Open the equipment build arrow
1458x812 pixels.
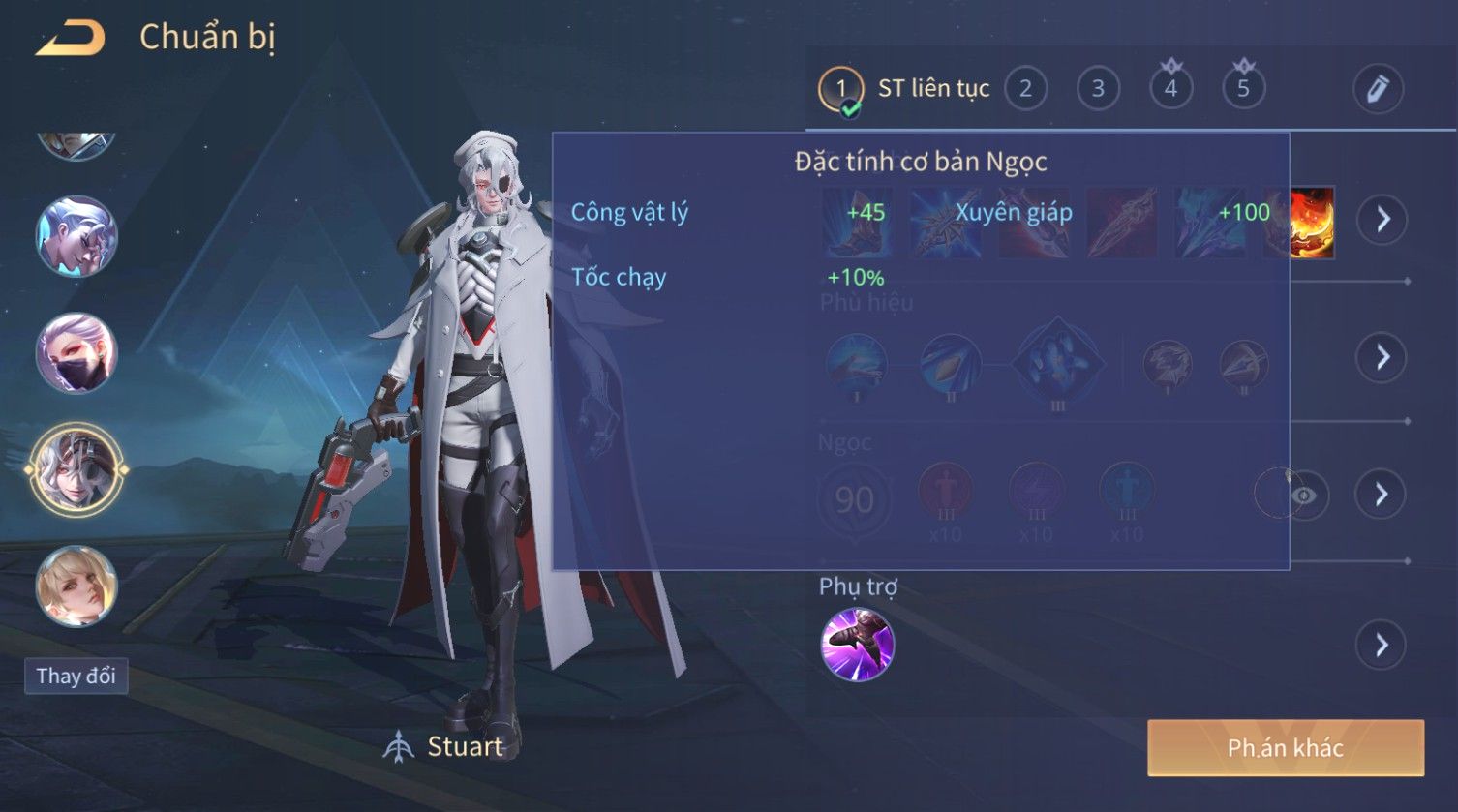[x=1382, y=220]
